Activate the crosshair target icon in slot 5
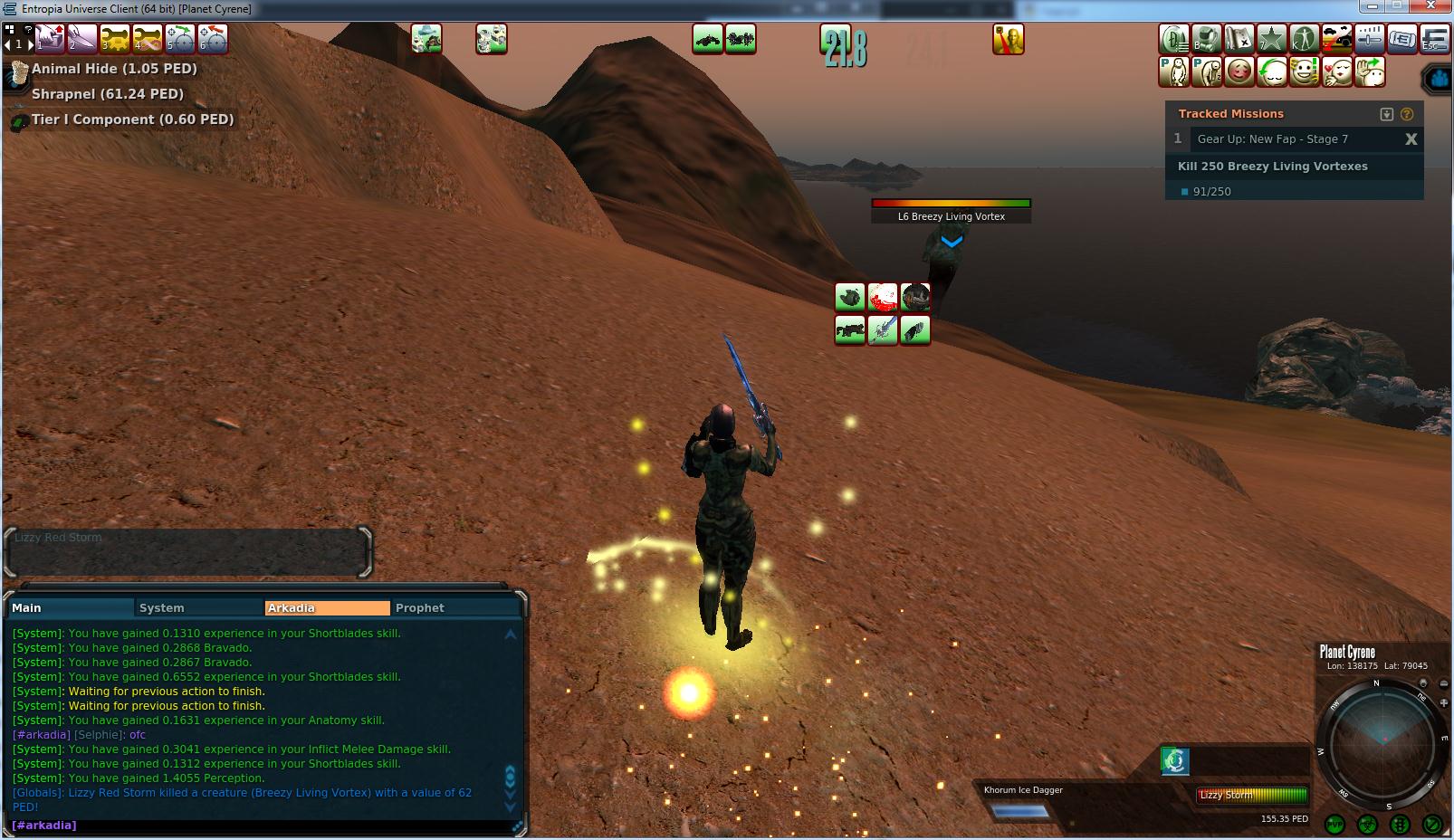 (179, 39)
